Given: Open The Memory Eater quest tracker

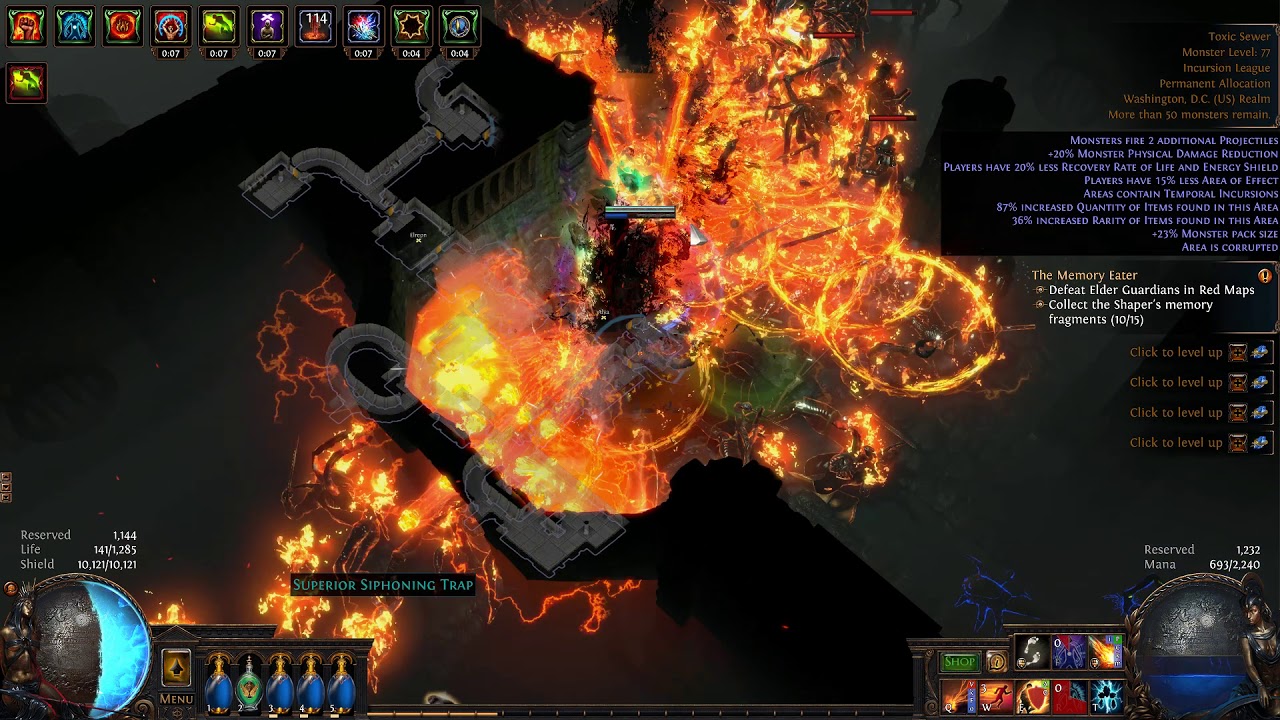Looking at the screenshot, I should tap(1084, 275).
